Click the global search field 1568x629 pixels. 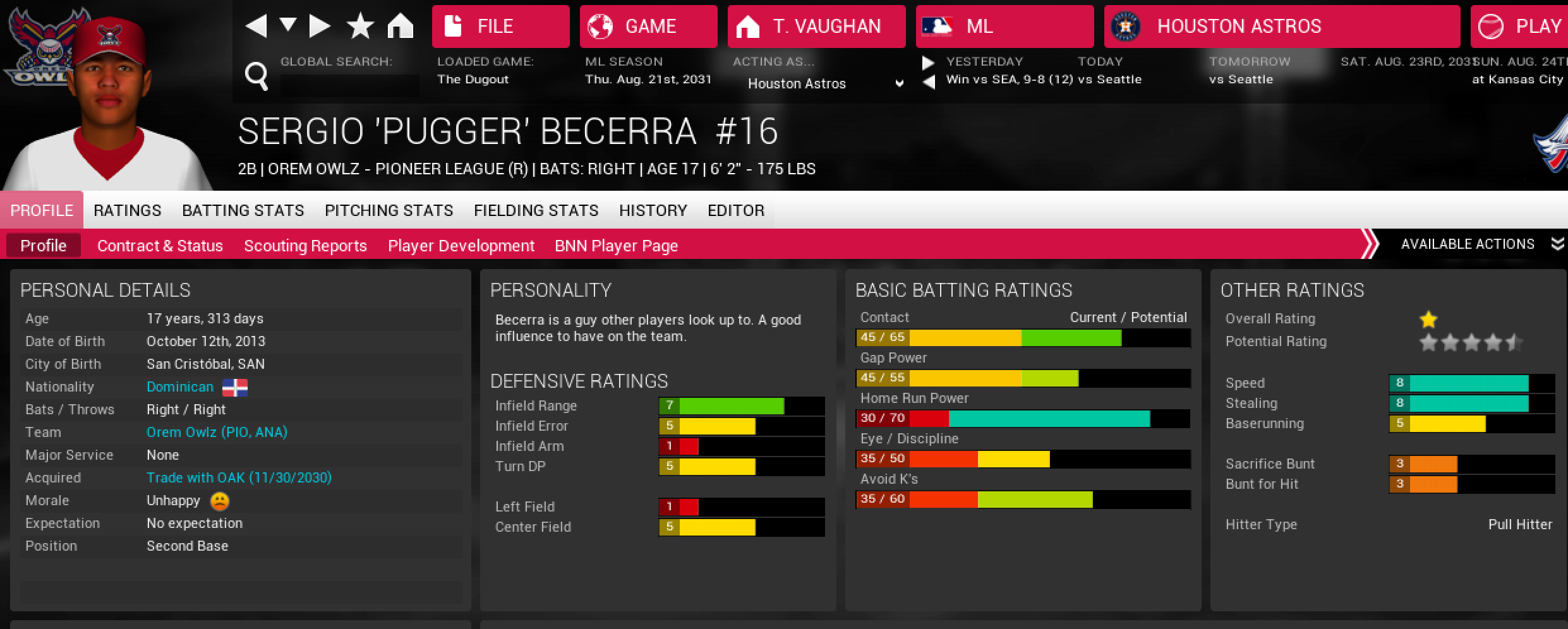(349, 85)
